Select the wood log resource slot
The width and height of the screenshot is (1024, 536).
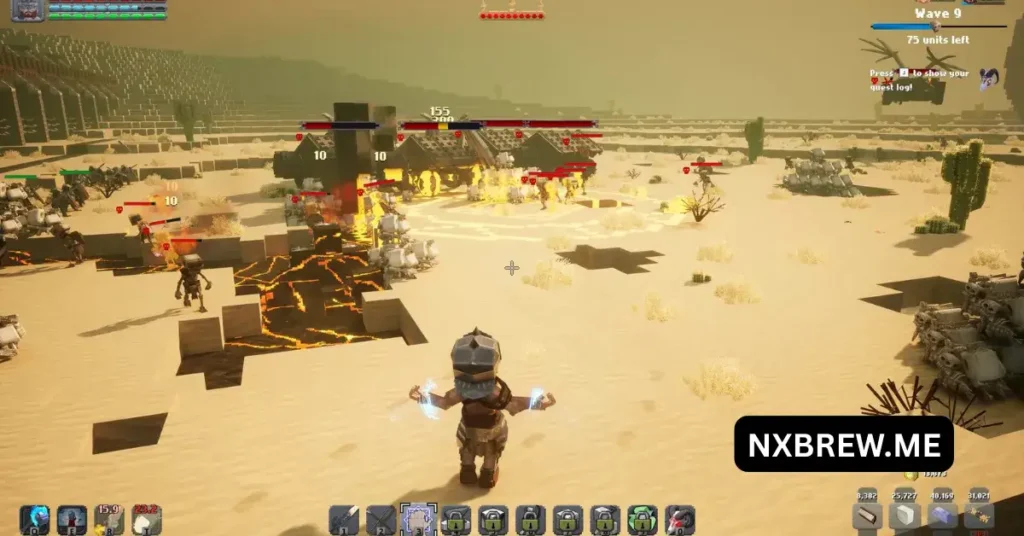point(867,516)
